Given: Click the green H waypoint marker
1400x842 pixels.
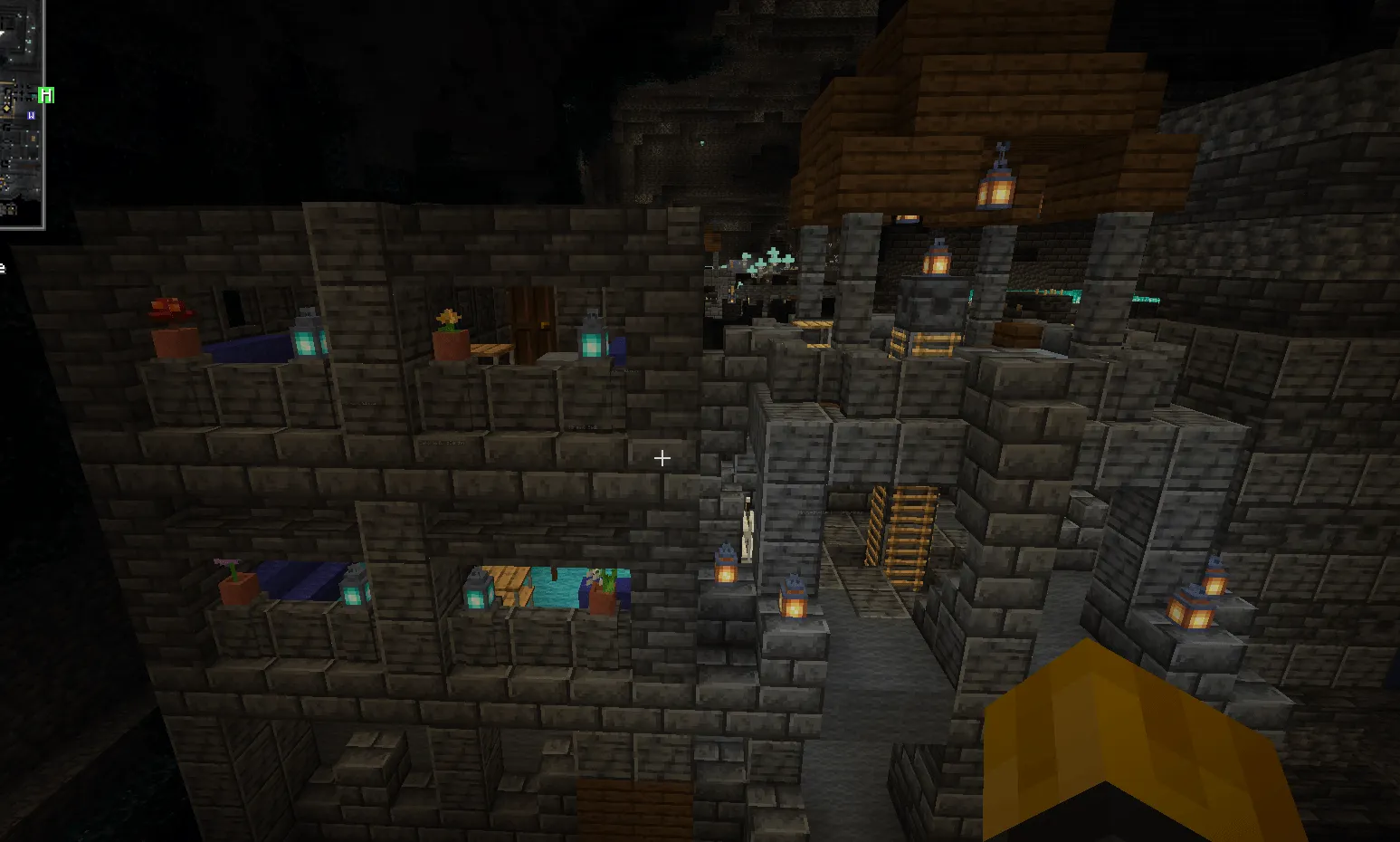Looking at the screenshot, I should pos(46,95).
